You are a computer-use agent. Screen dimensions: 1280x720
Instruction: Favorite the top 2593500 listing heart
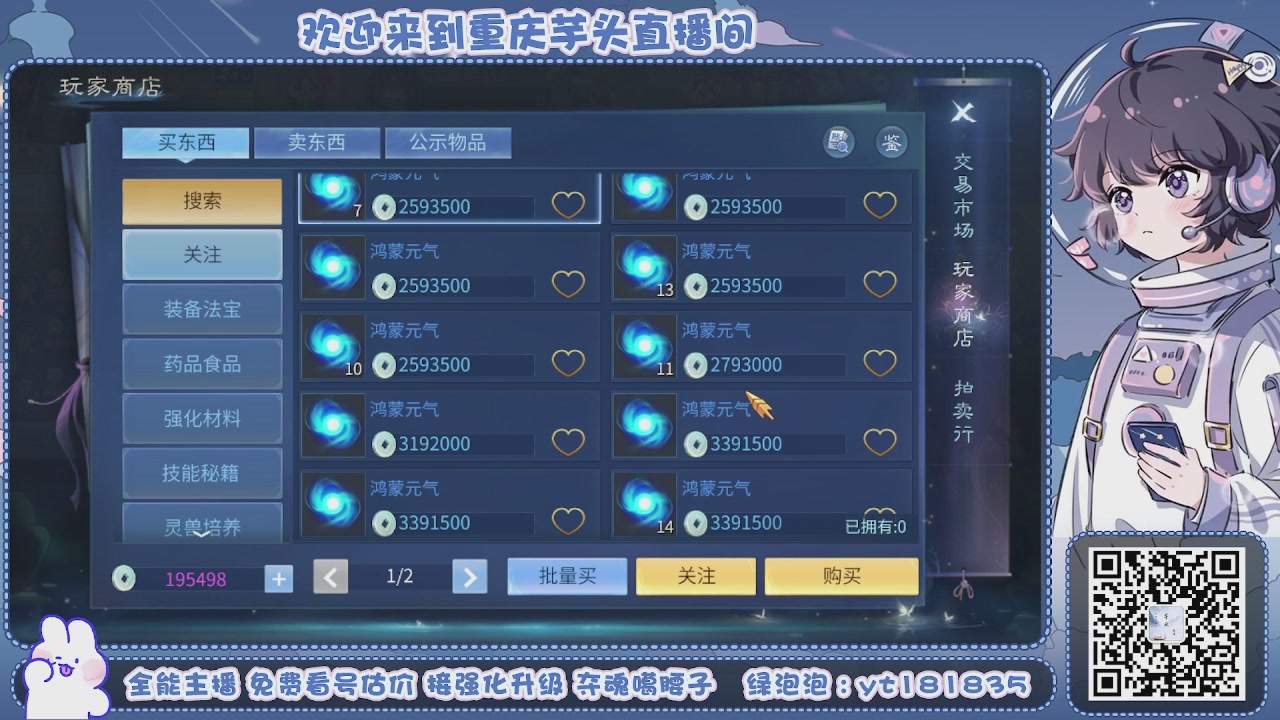click(x=568, y=203)
